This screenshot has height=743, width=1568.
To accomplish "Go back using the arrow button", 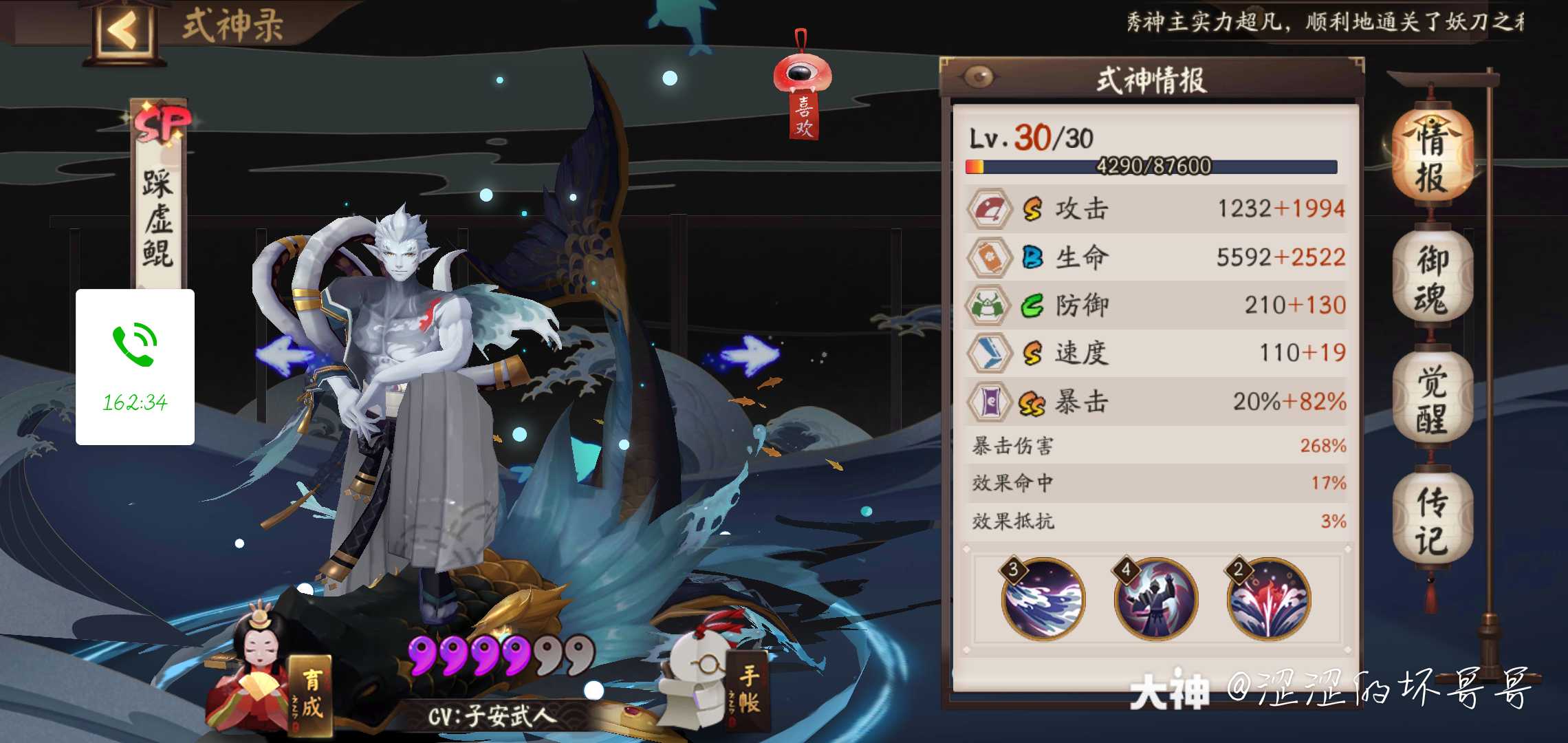I will click(125, 31).
